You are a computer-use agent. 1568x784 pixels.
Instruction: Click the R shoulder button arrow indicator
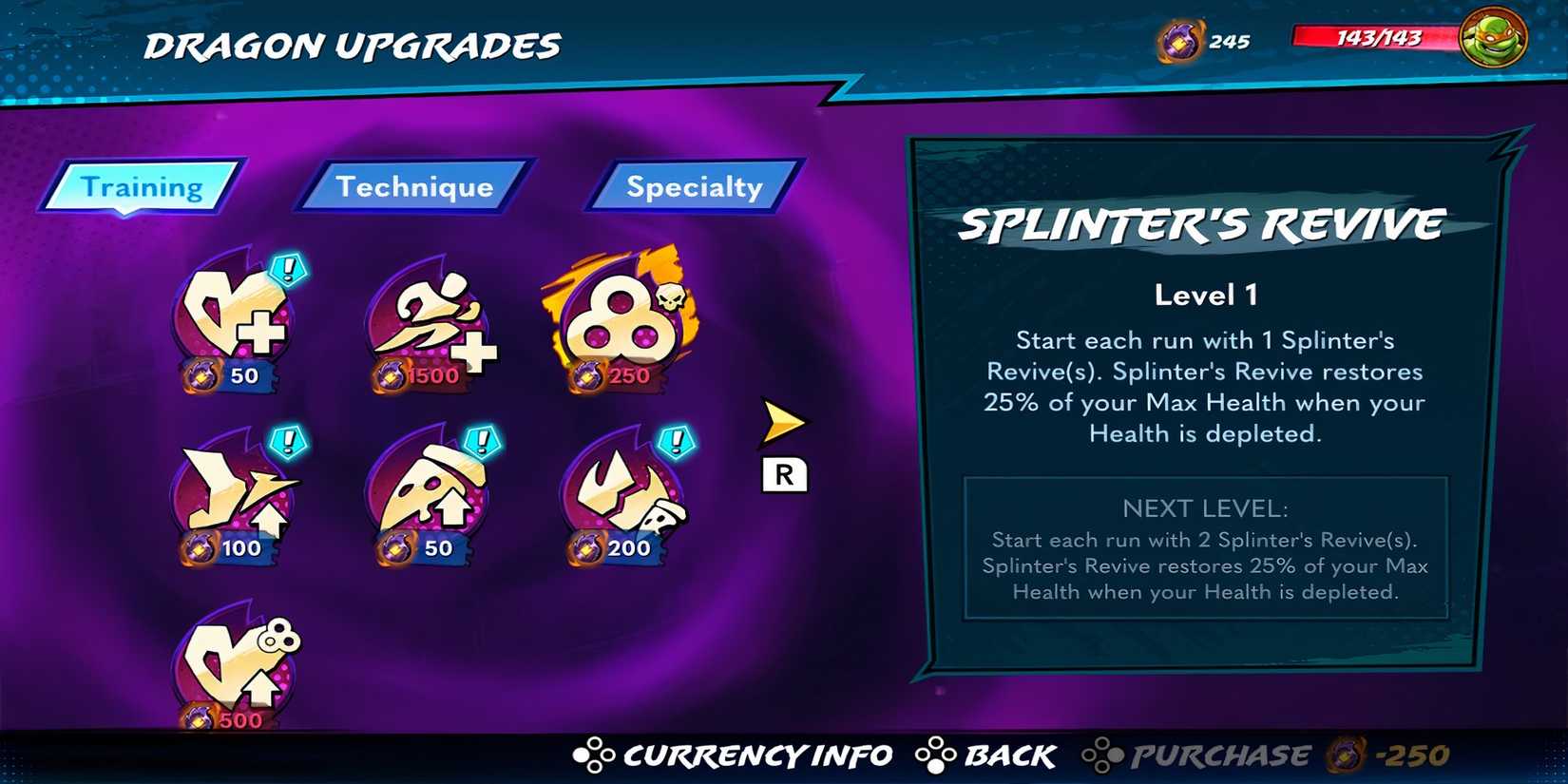tap(785, 475)
